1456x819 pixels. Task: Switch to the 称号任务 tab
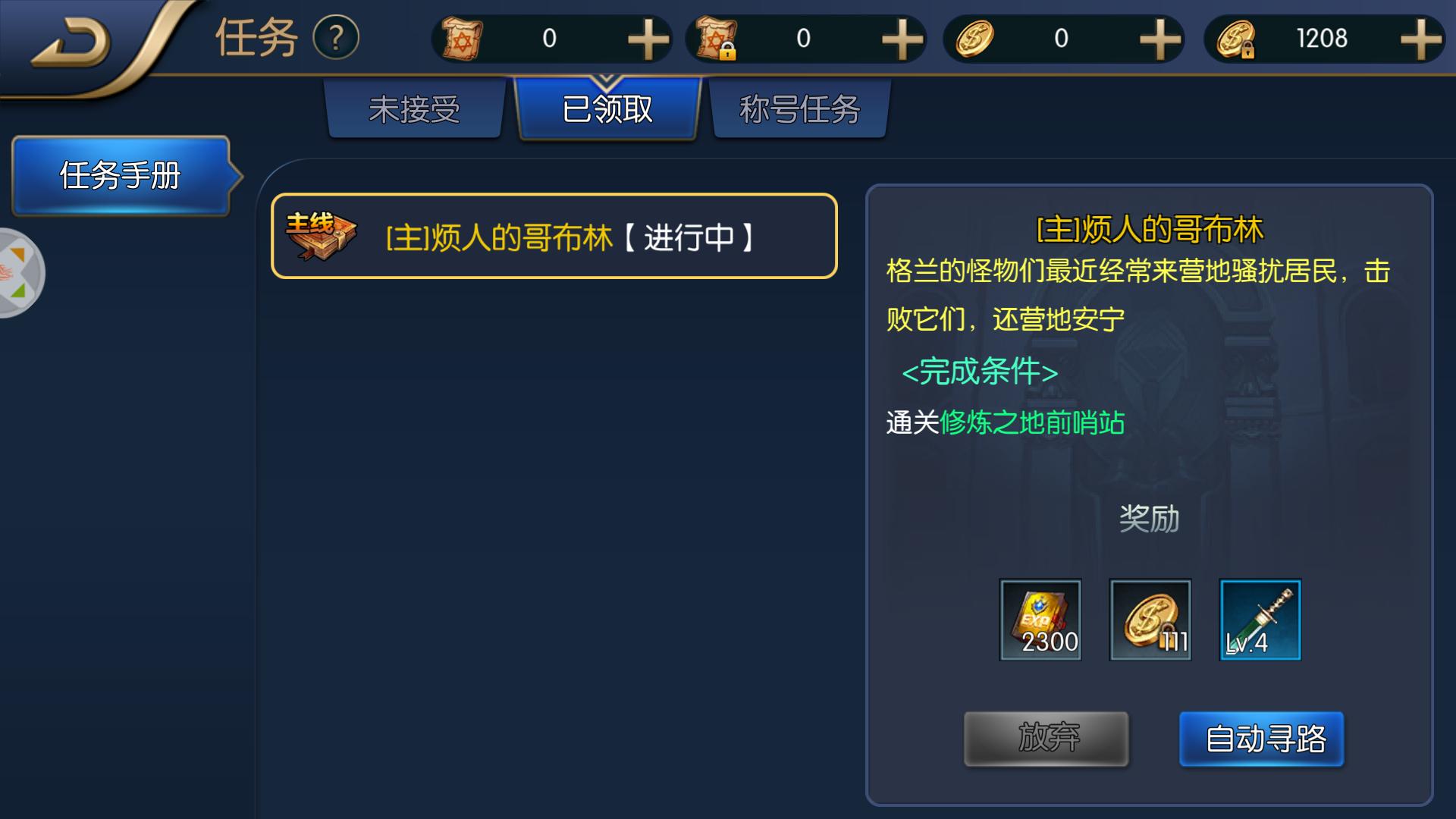point(799,108)
